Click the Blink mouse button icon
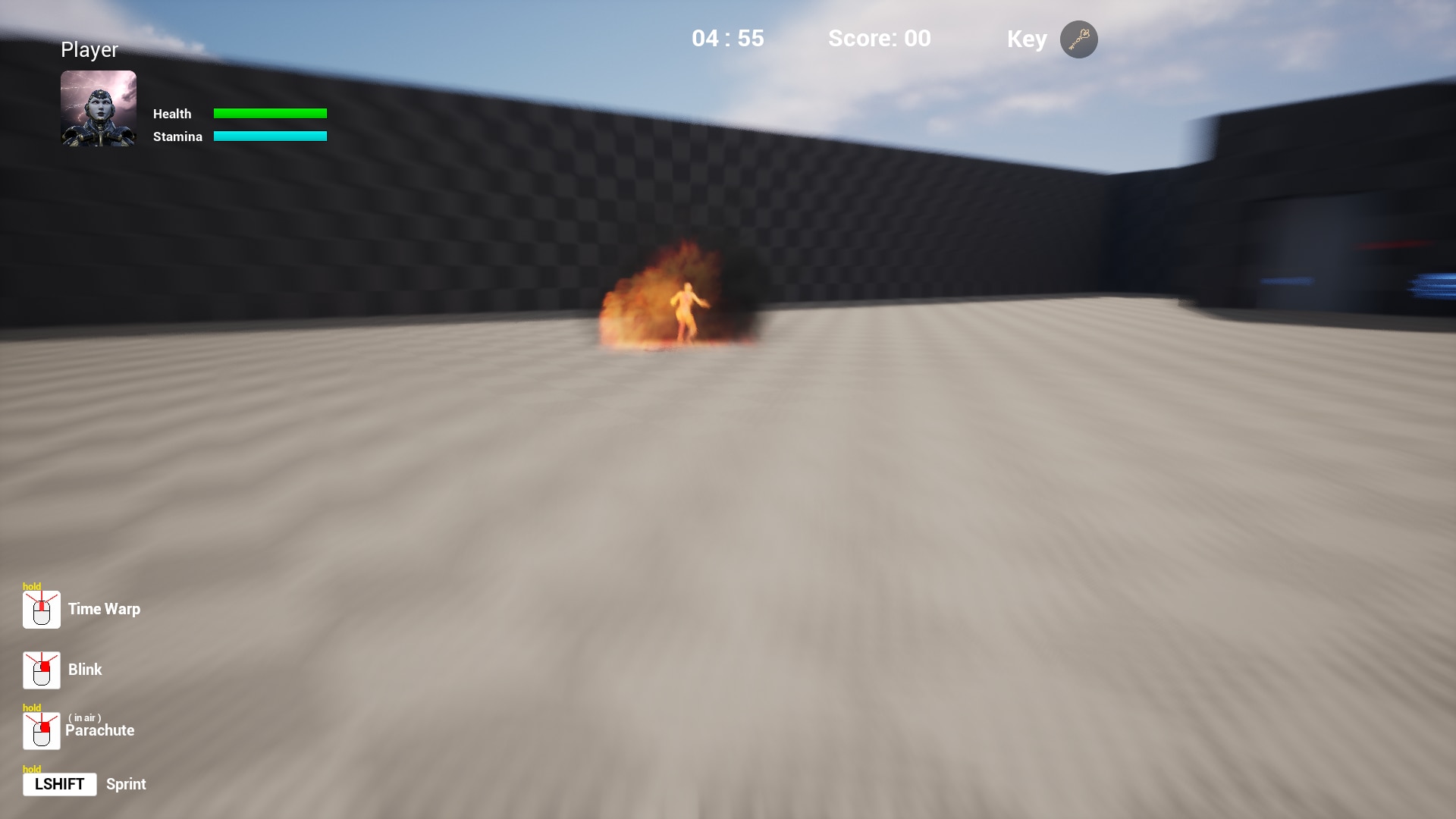This screenshot has height=819, width=1456. coord(41,670)
